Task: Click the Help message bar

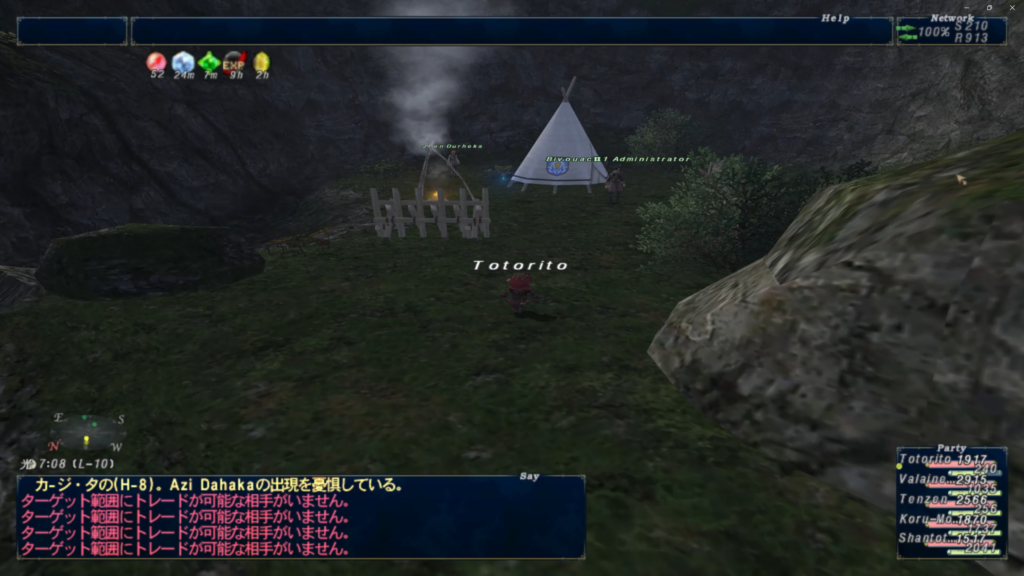Action: 510,31
